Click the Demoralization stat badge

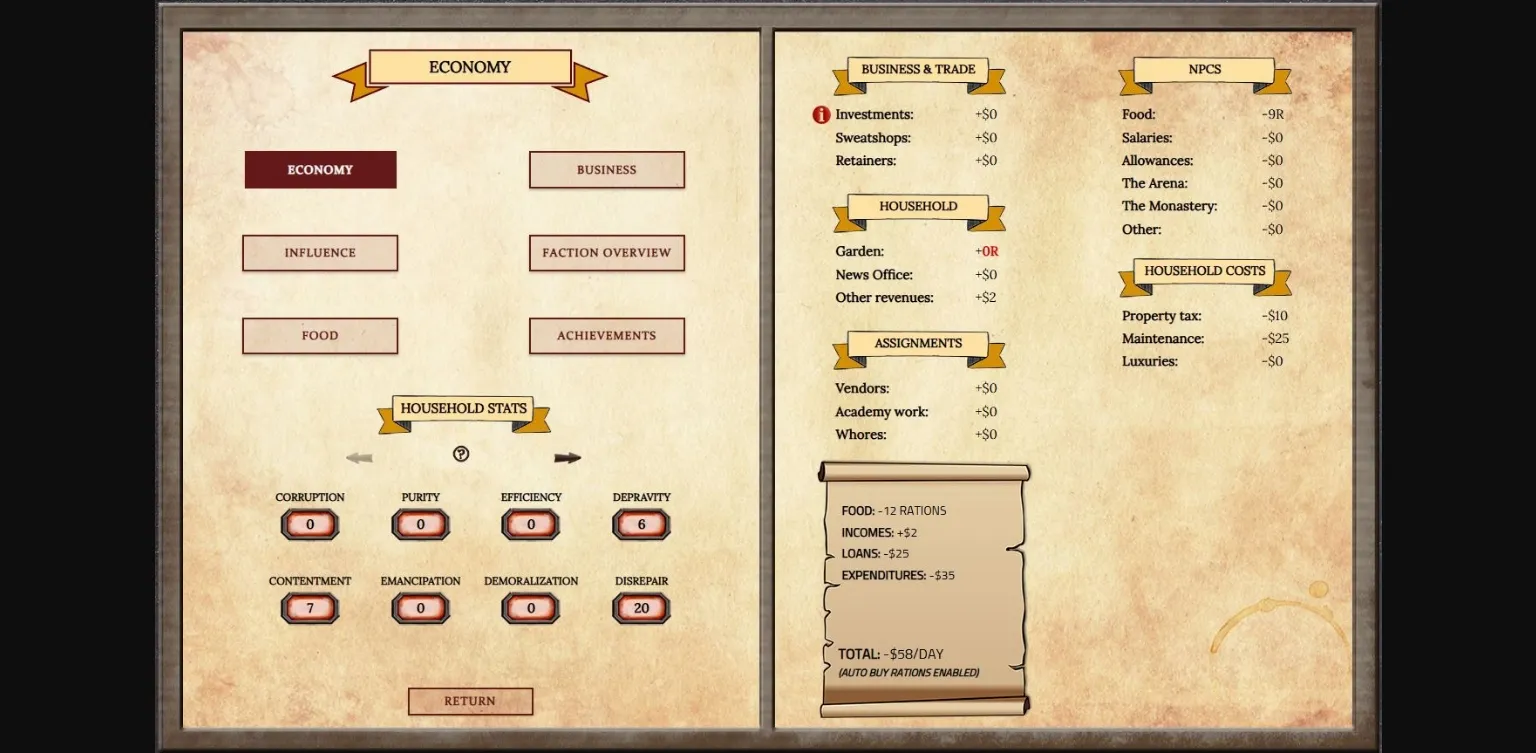pyautogui.click(x=530, y=607)
